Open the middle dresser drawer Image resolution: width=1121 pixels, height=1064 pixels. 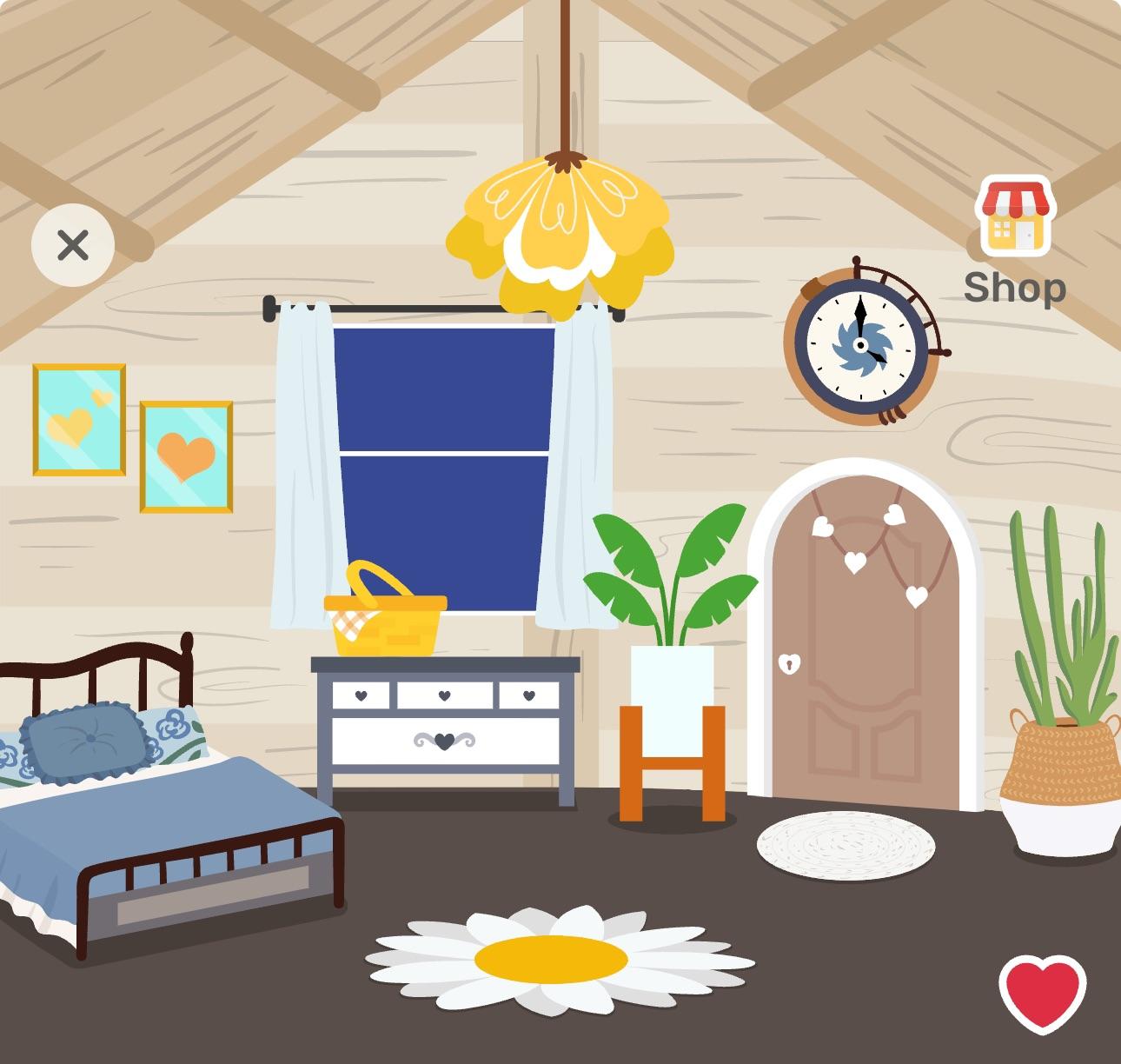pyautogui.click(x=445, y=695)
